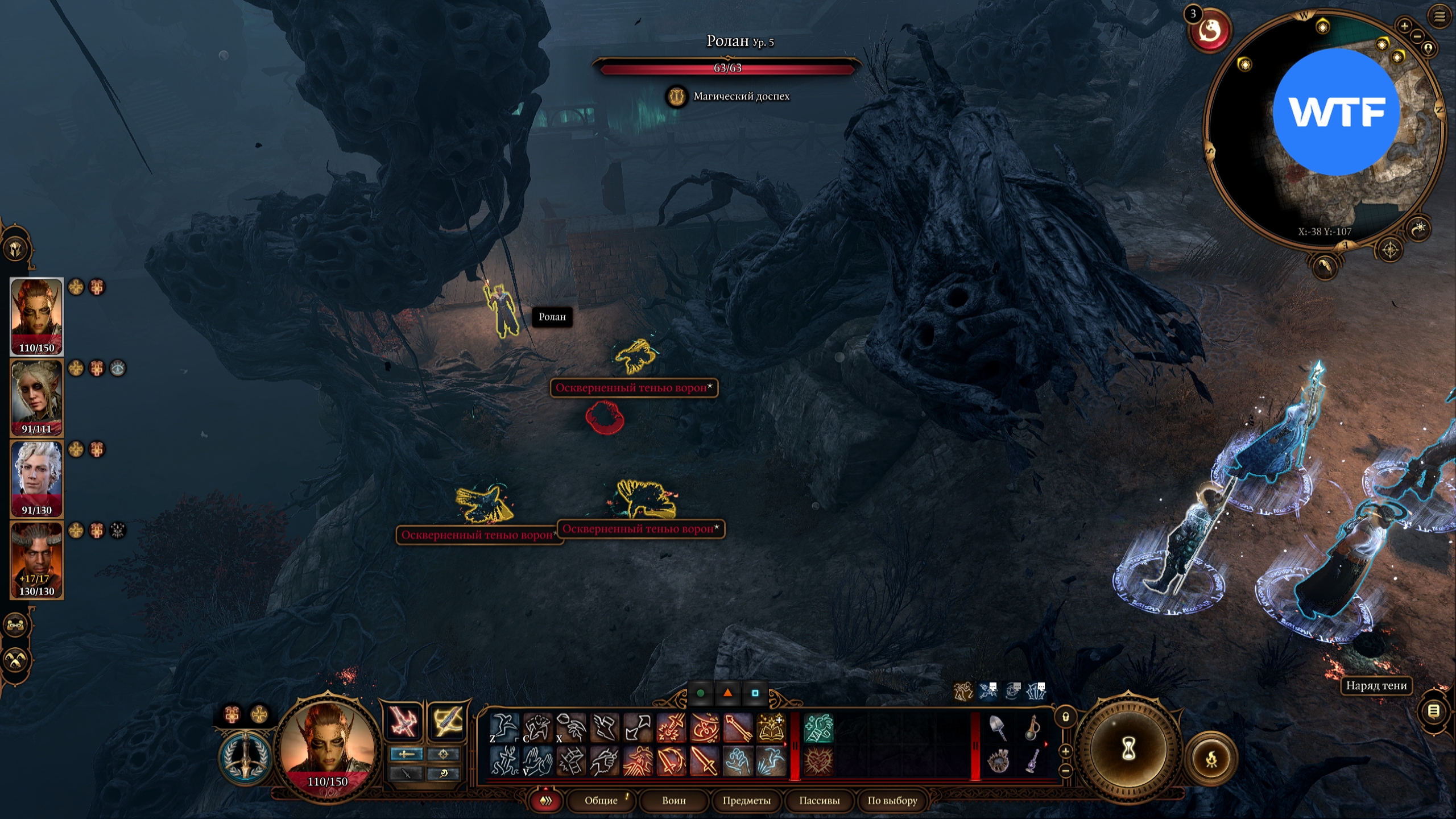Activate the spellbook ability icon
The height and width of the screenshot is (819, 1456).
(x=771, y=728)
